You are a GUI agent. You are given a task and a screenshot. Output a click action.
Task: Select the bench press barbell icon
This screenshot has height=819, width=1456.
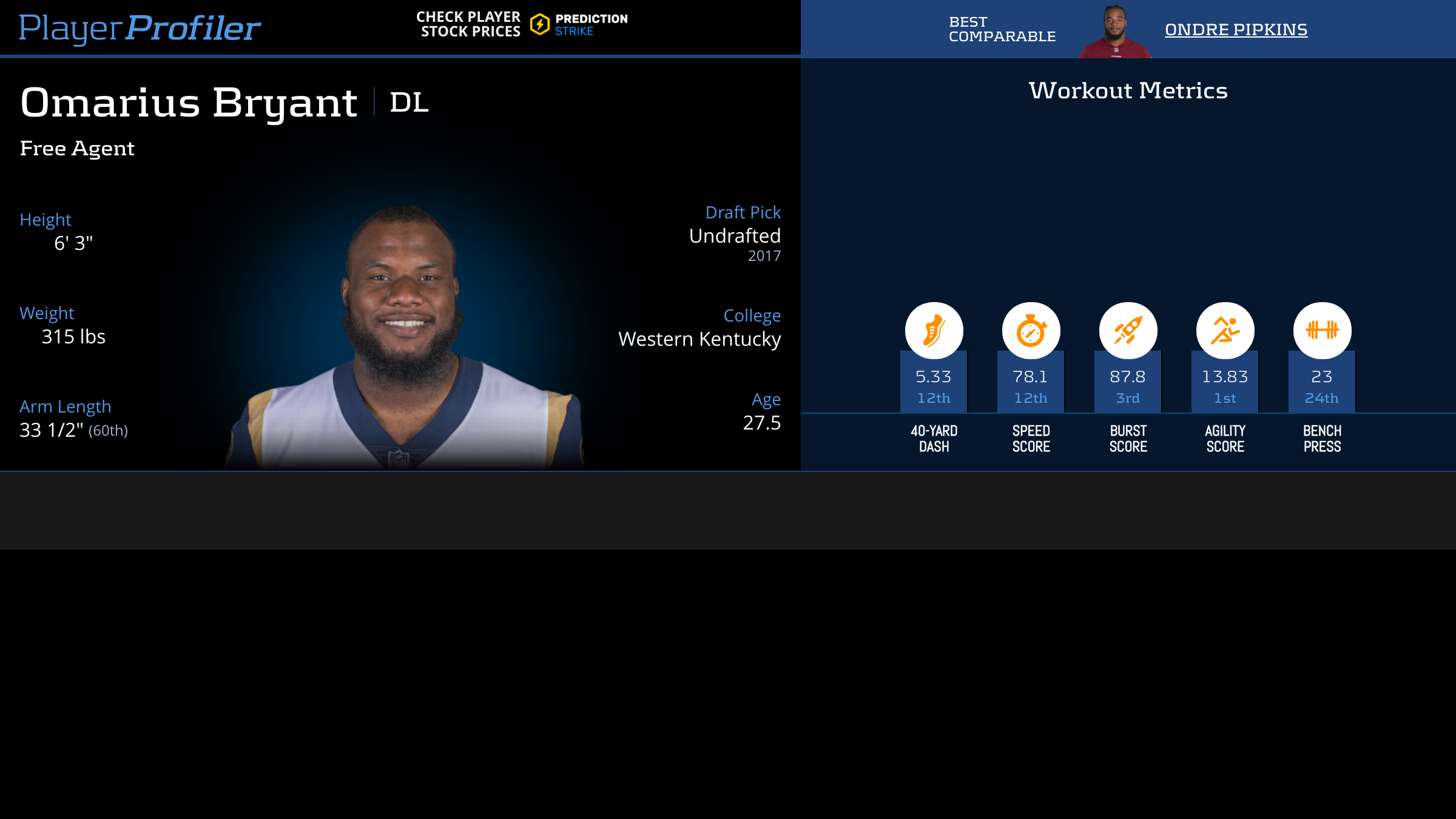point(1322,331)
